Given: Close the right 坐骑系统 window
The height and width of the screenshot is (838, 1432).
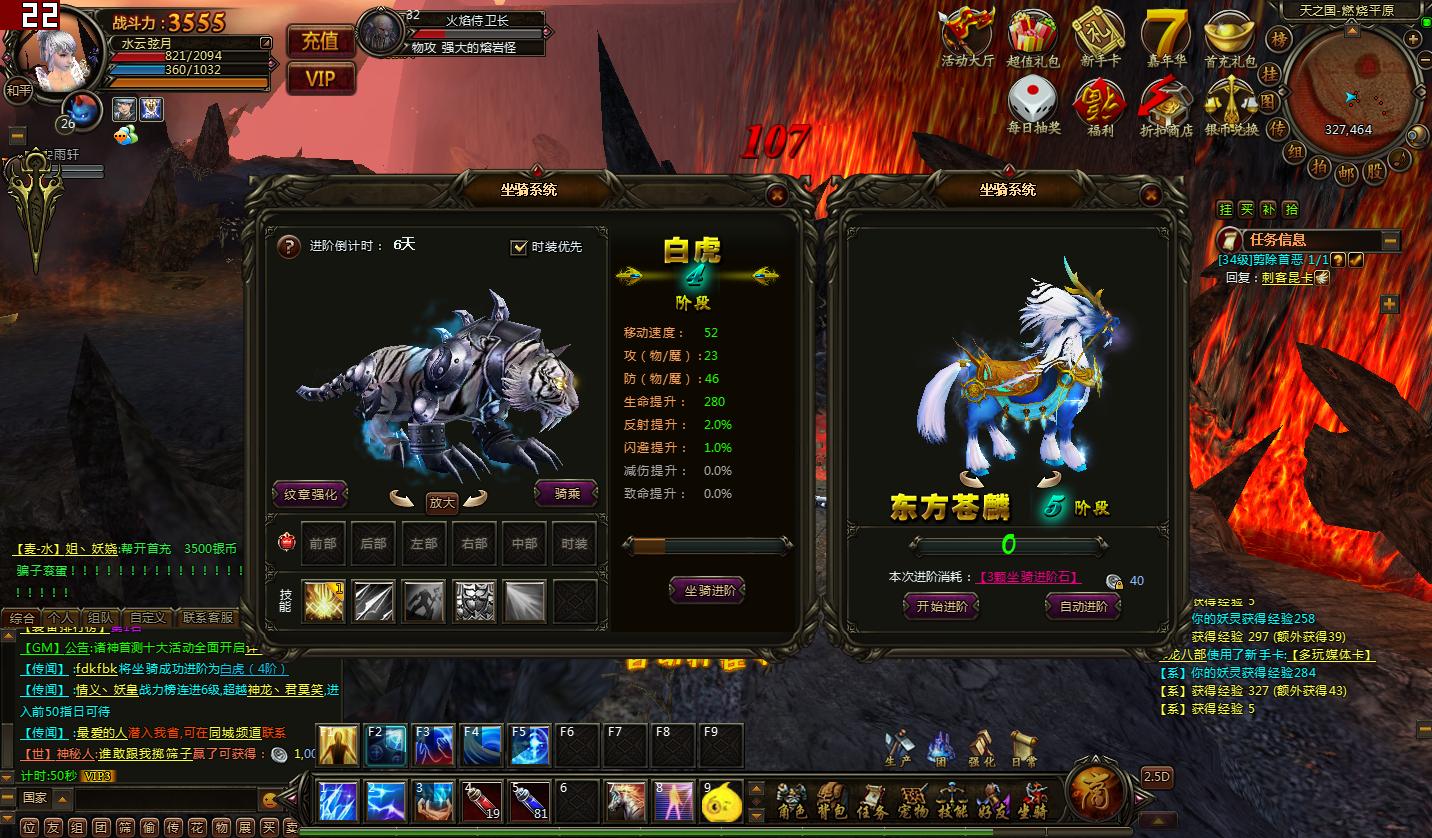Looking at the screenshot, I should [1151, 195].
